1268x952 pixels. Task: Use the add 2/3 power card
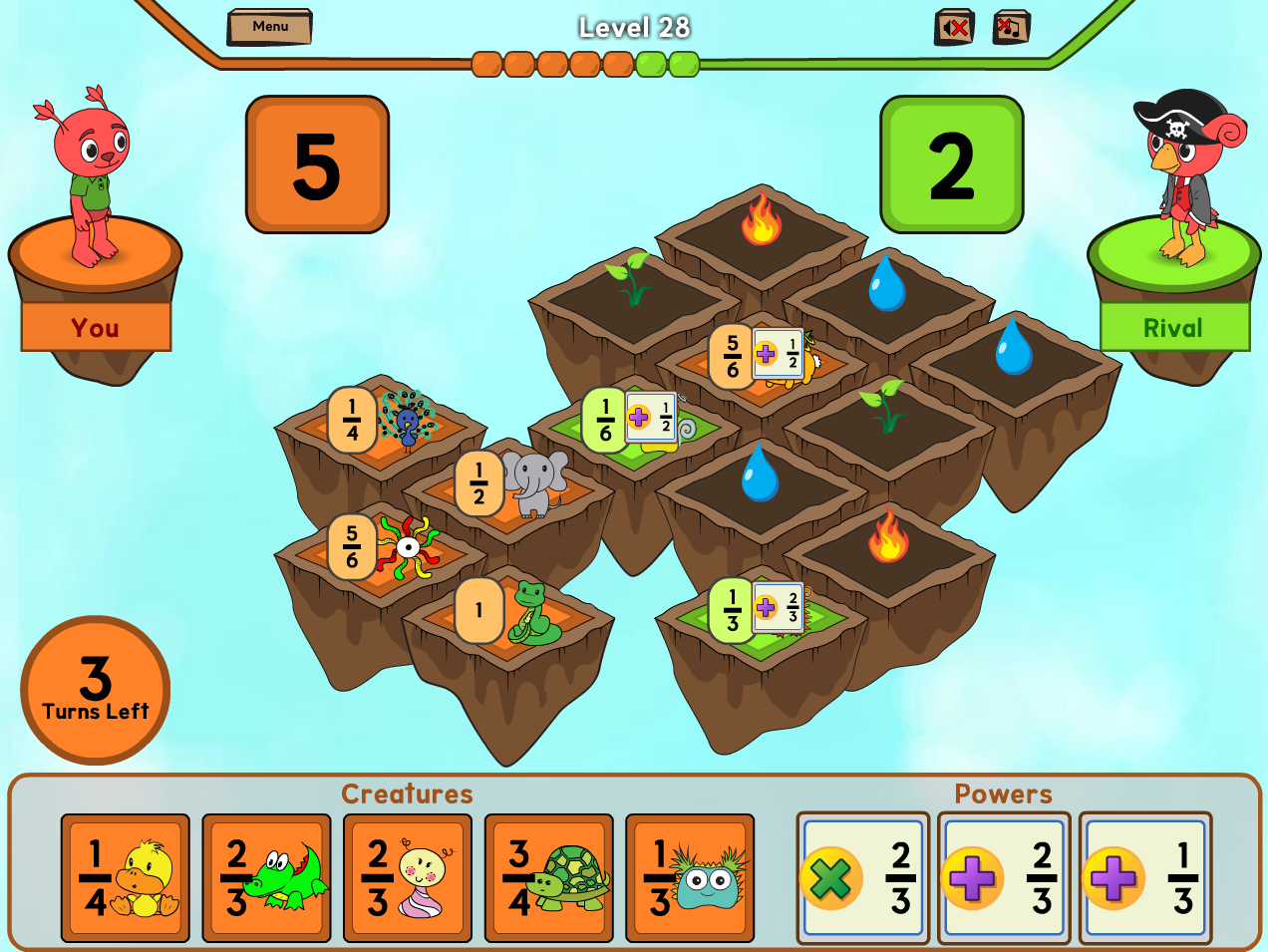pyautogui.click(x=1005, y=877)
